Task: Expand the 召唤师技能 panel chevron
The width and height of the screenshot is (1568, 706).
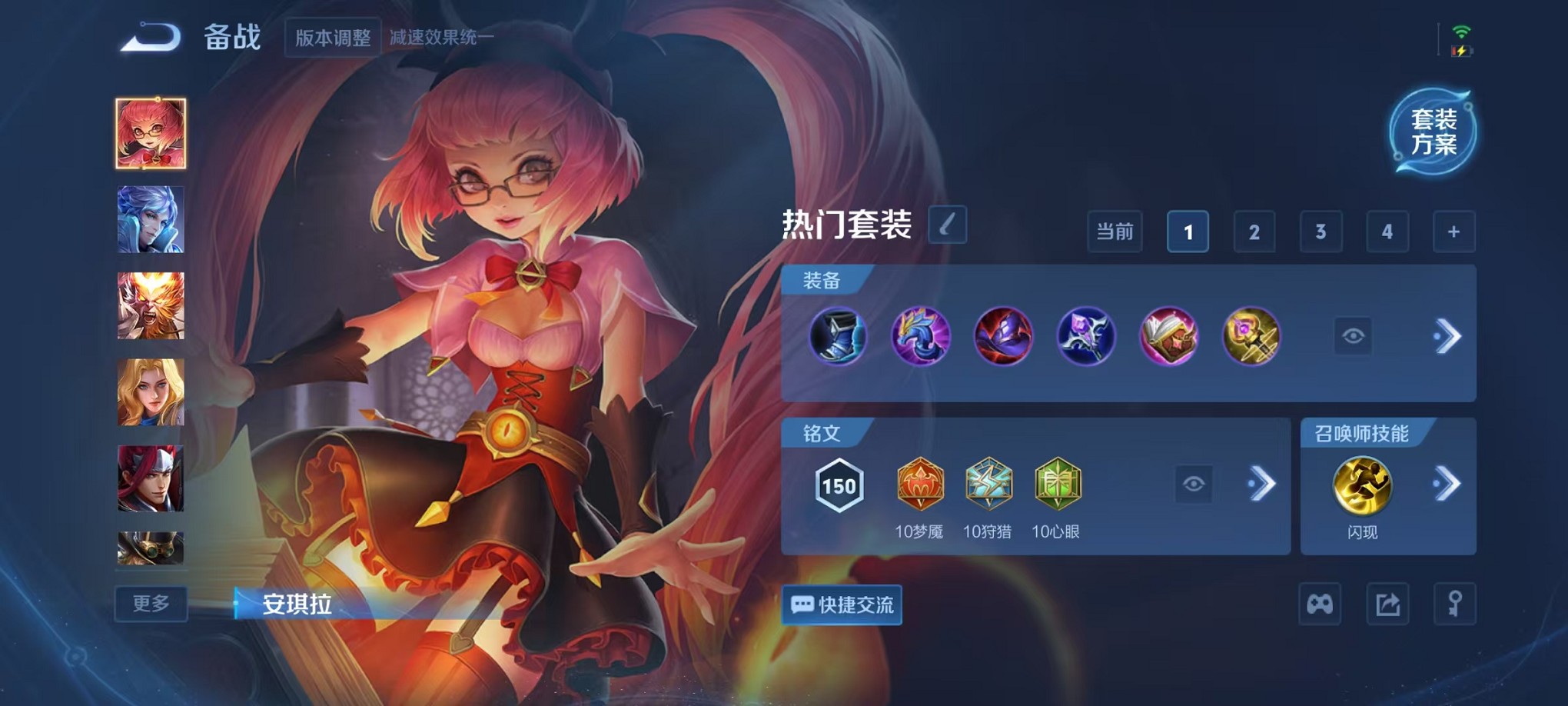Action: (x=1448, y=483)
